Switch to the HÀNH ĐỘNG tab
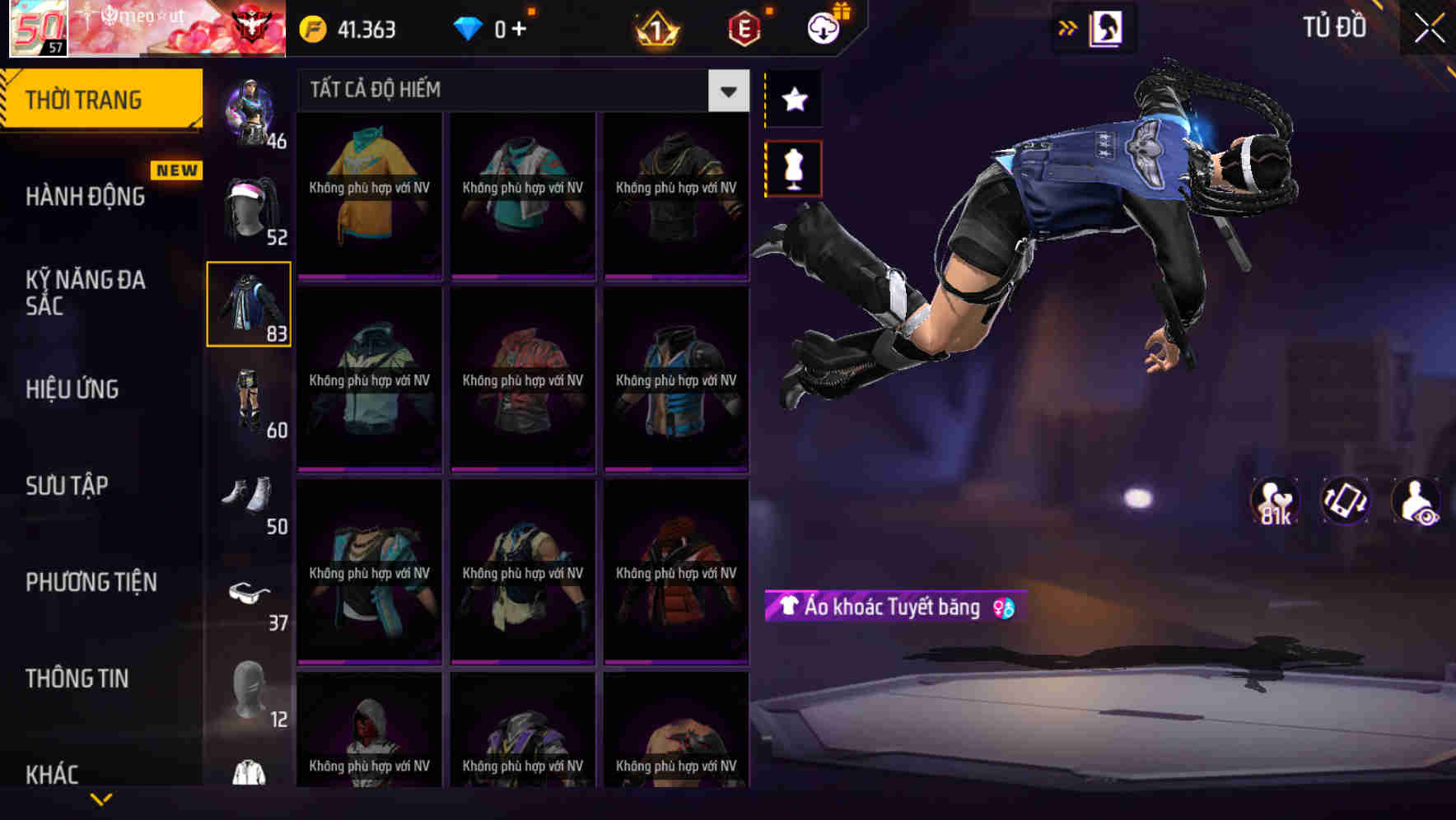1456x820 pixels. 85,196
